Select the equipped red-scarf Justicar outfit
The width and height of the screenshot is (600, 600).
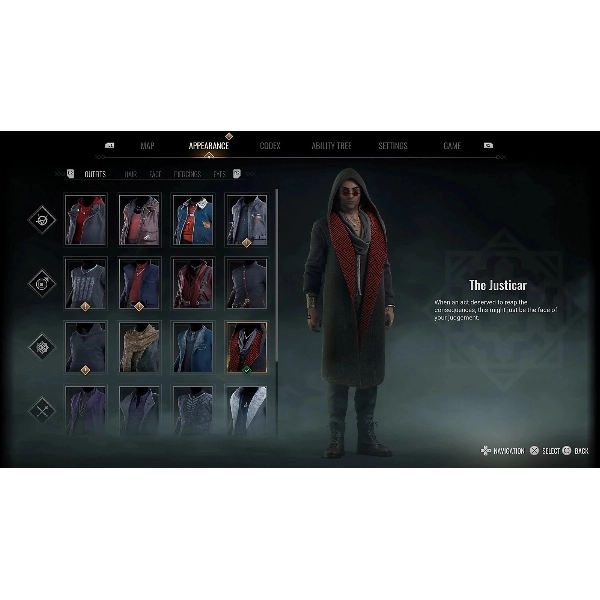click(x=246, y=347)
